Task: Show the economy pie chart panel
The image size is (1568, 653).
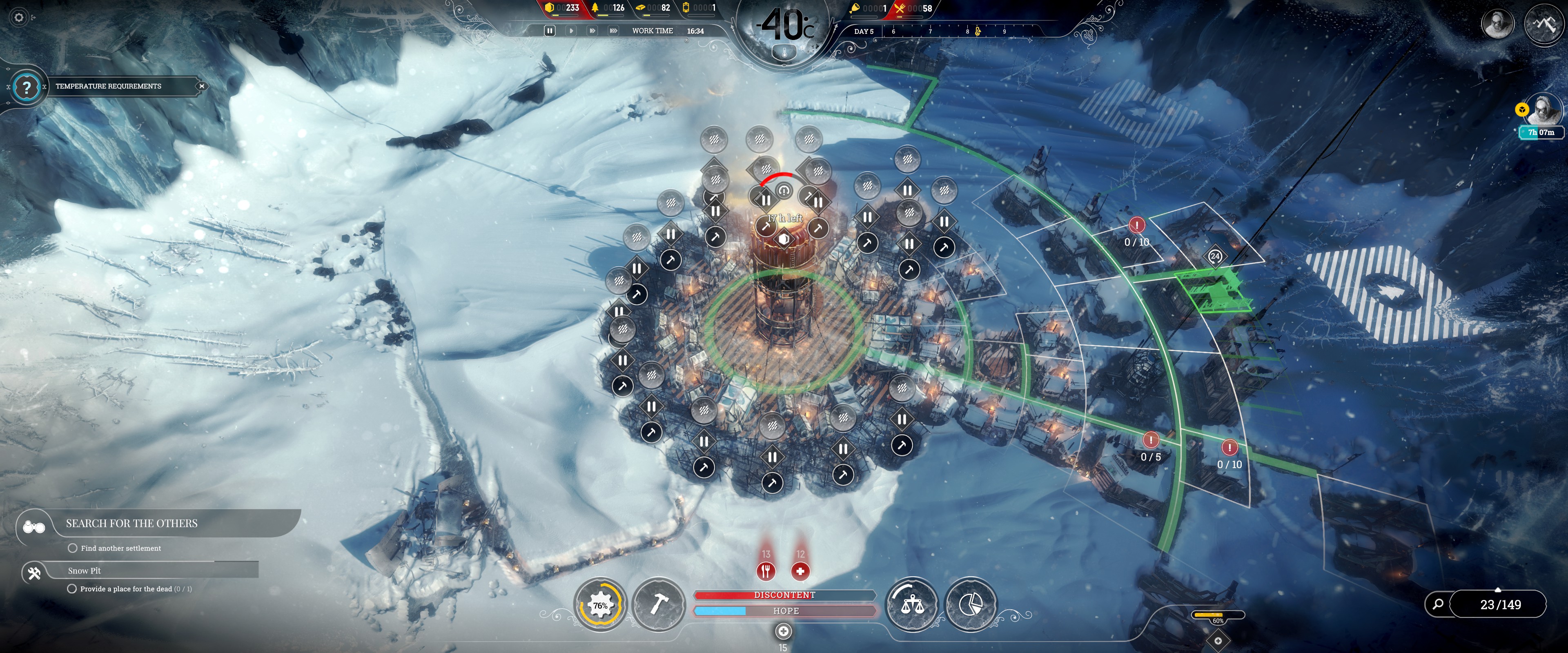Action: (970, 605)
